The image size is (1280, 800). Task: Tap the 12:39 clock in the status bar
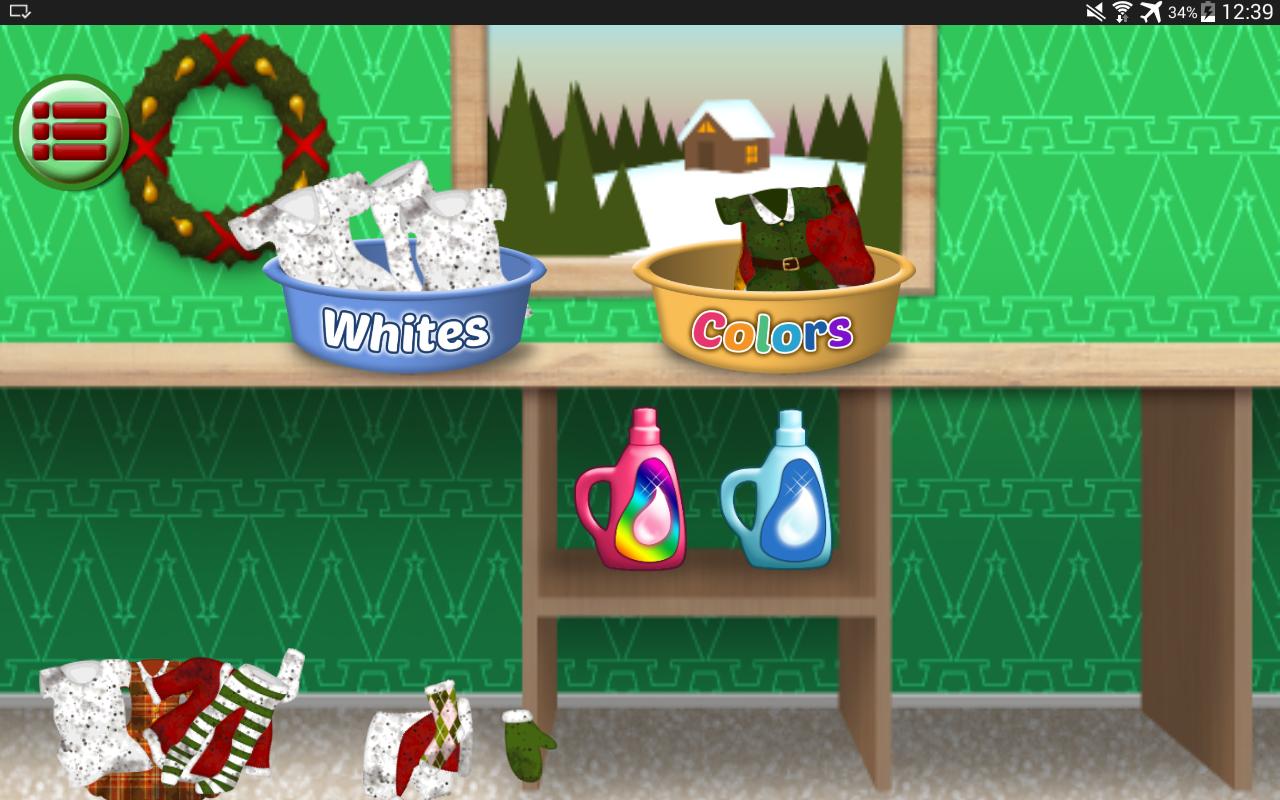(1249, 10)
